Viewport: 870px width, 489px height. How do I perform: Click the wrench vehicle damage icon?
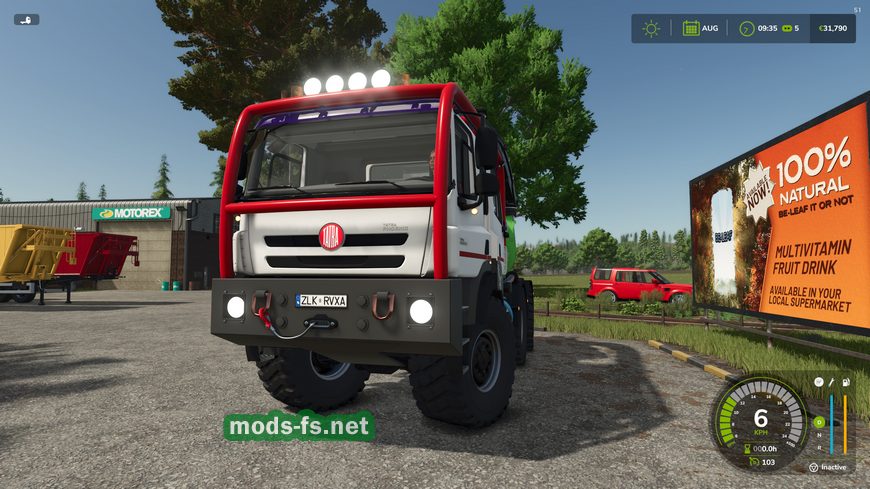tap(831, 382)
